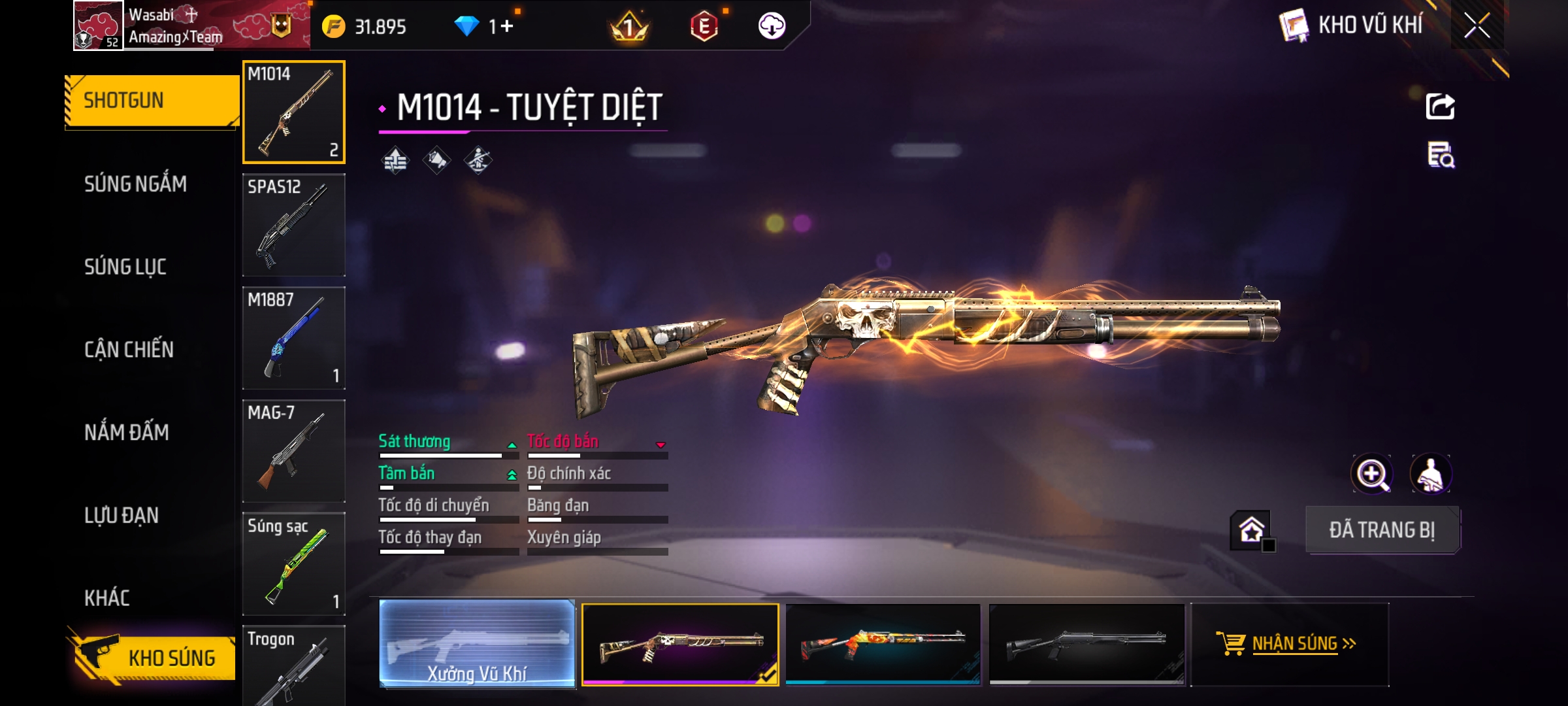The image size is (1568, 706).
Task: Switch to the Lựu Đạn category
Action: tap(122, 515)
